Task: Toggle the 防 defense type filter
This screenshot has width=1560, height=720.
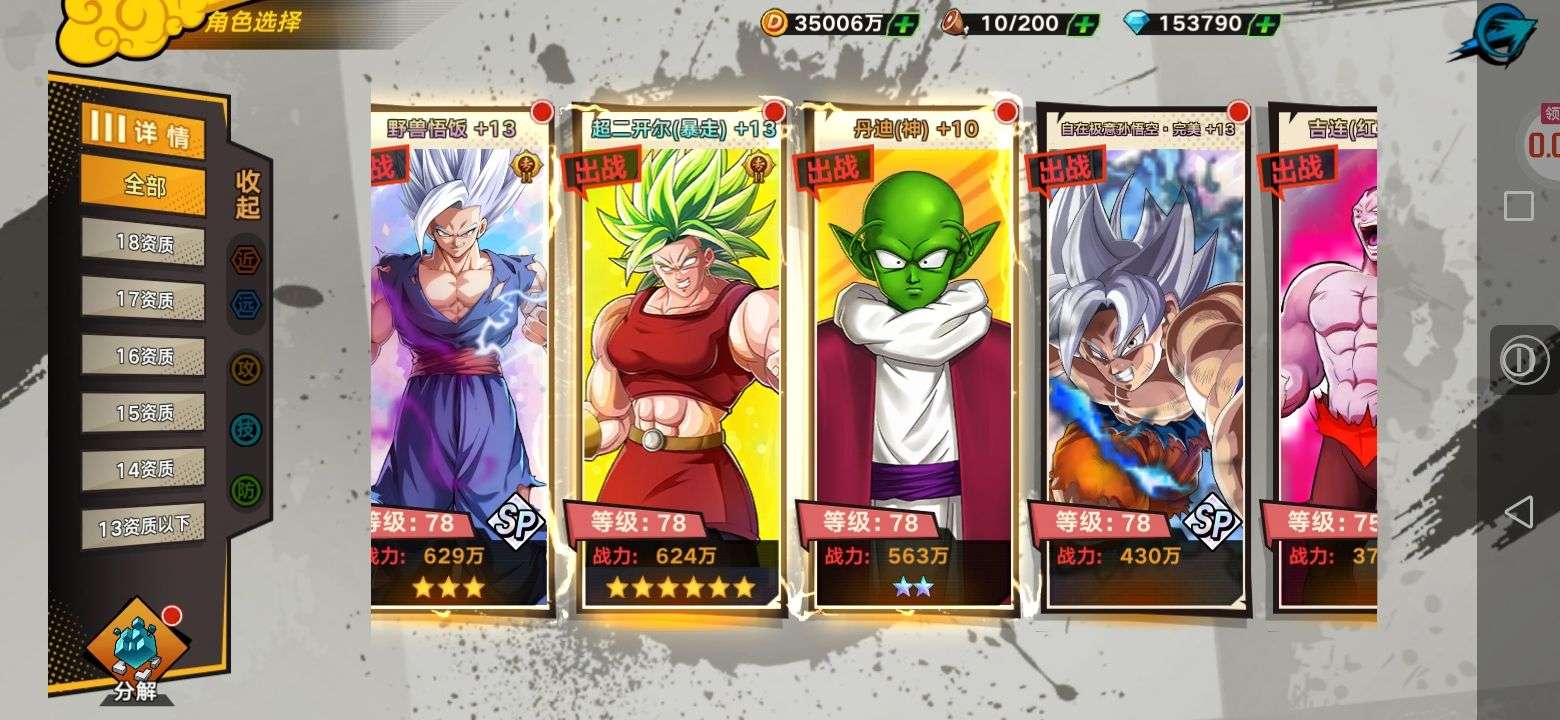Action: [245, 489]
